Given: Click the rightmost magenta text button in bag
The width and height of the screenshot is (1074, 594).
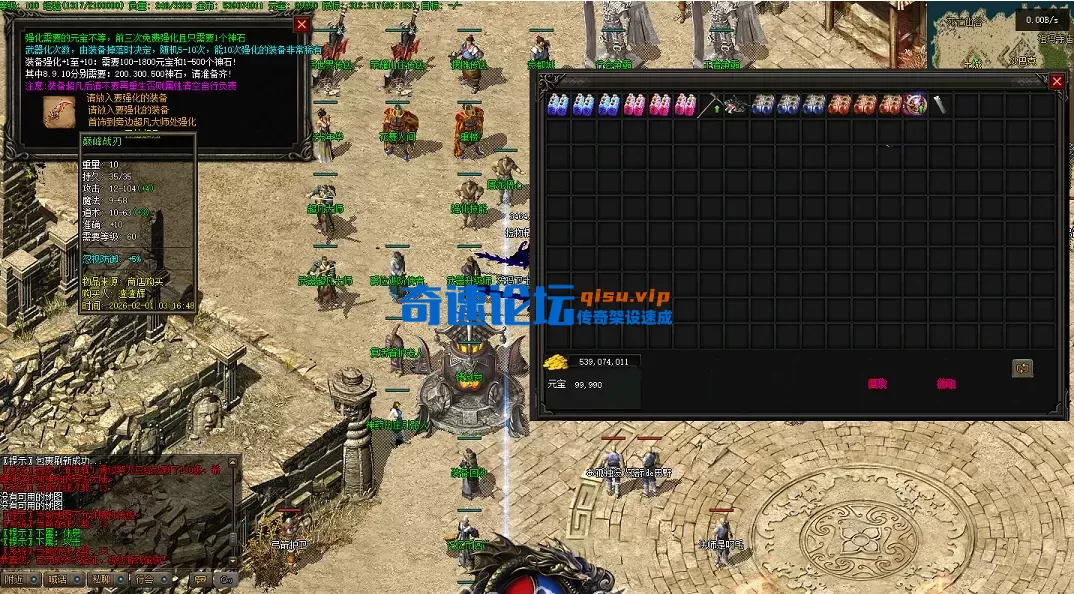Looking at the screenshot, I should [945, 383].
